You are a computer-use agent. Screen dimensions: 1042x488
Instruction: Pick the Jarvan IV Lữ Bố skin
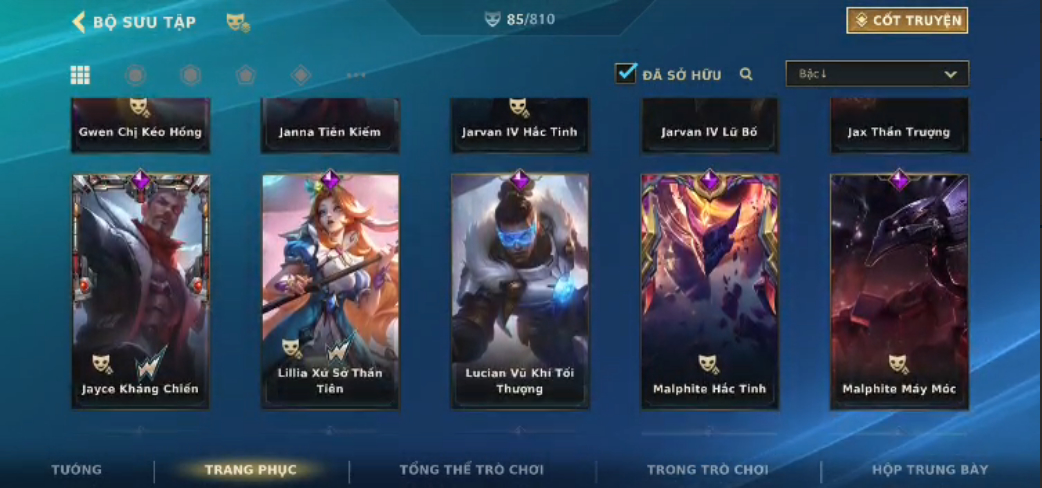pyautogui.click(x=709, y=125)
